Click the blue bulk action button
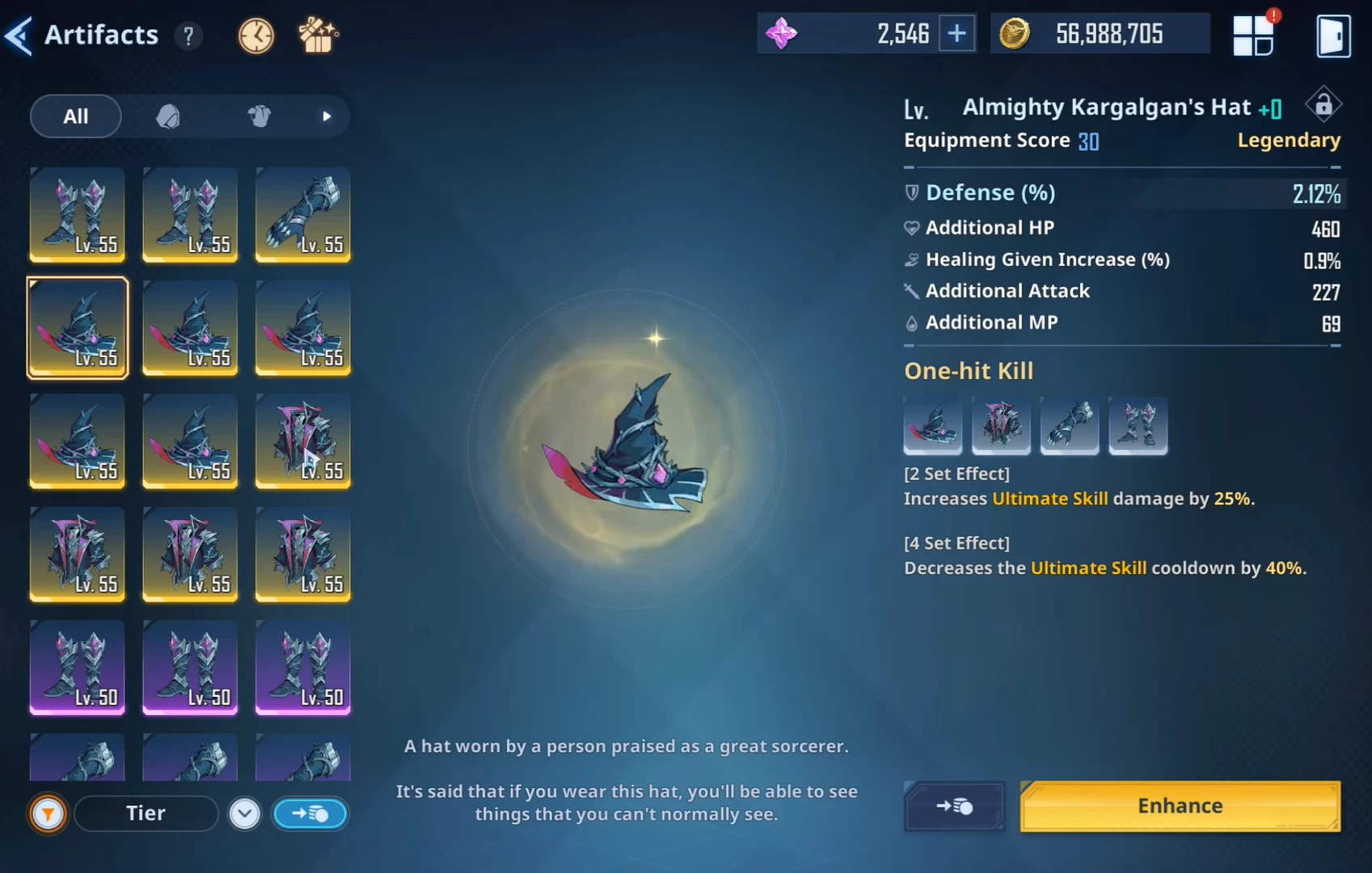This screenshot has height=873, width=1372. (x=310, y=814)
